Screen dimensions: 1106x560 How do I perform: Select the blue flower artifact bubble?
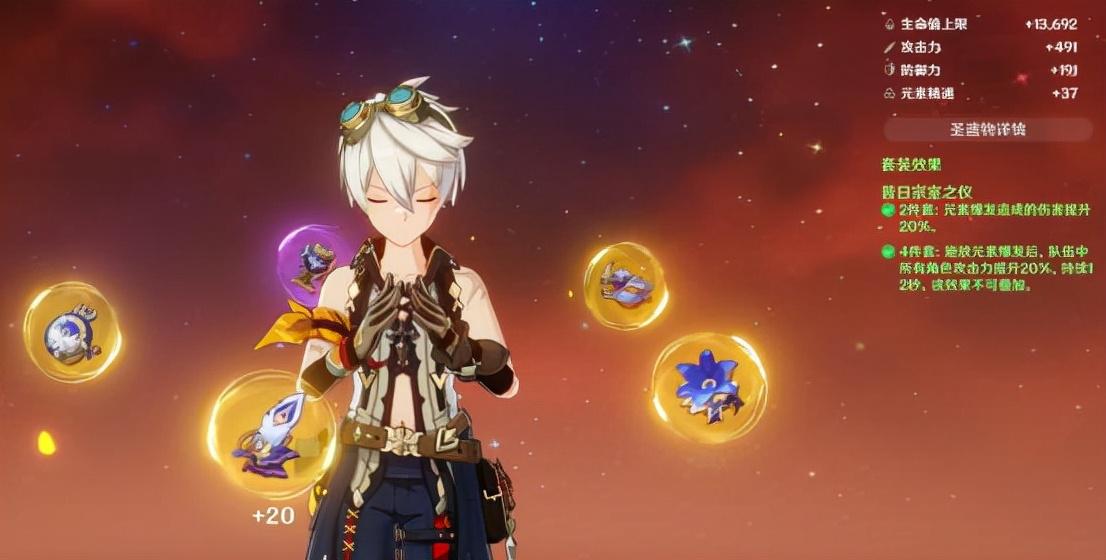[x=709, y=387]
